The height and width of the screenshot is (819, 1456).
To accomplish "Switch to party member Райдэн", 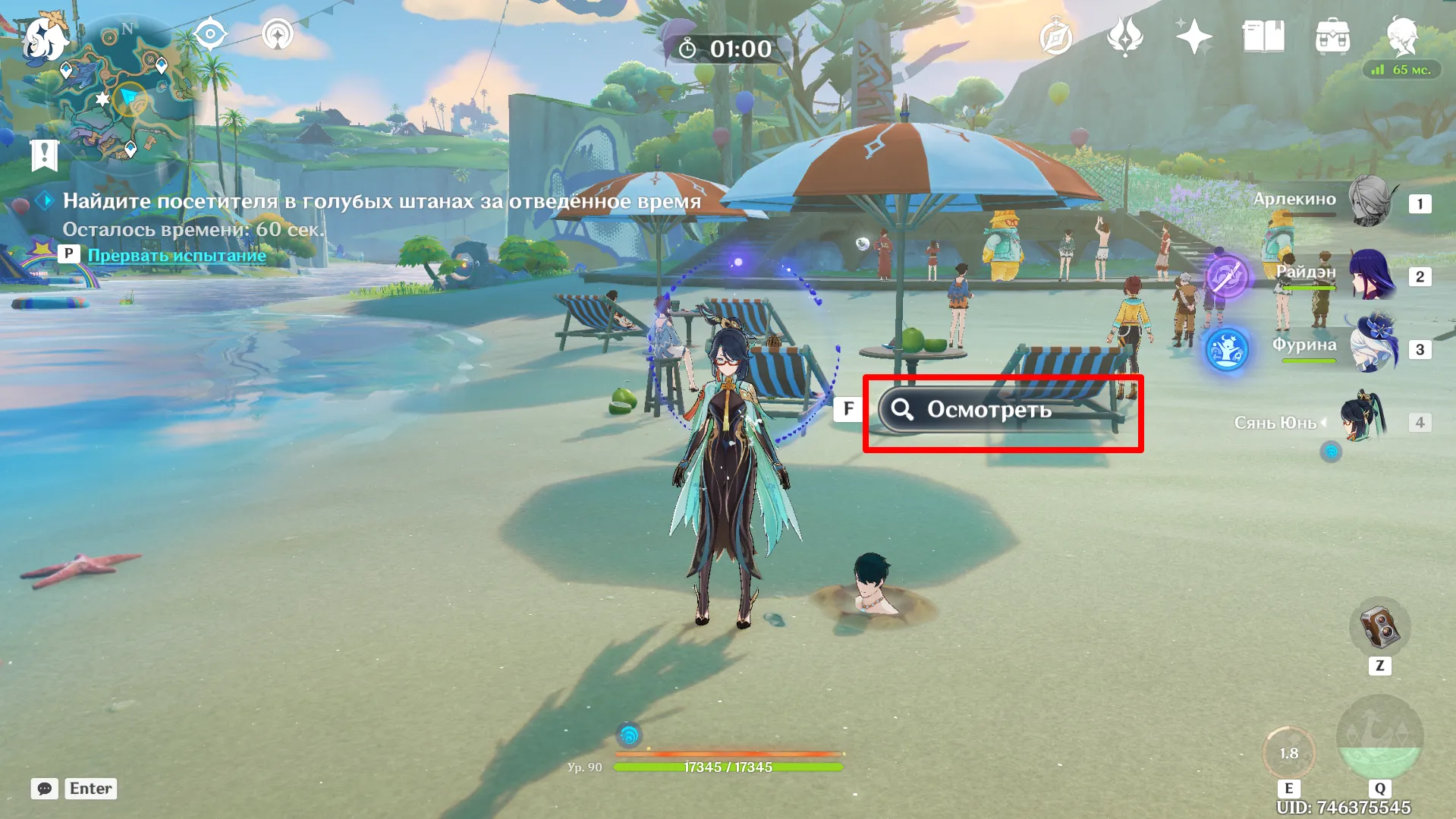I will pyautogui.click(x=1372, y=275).
